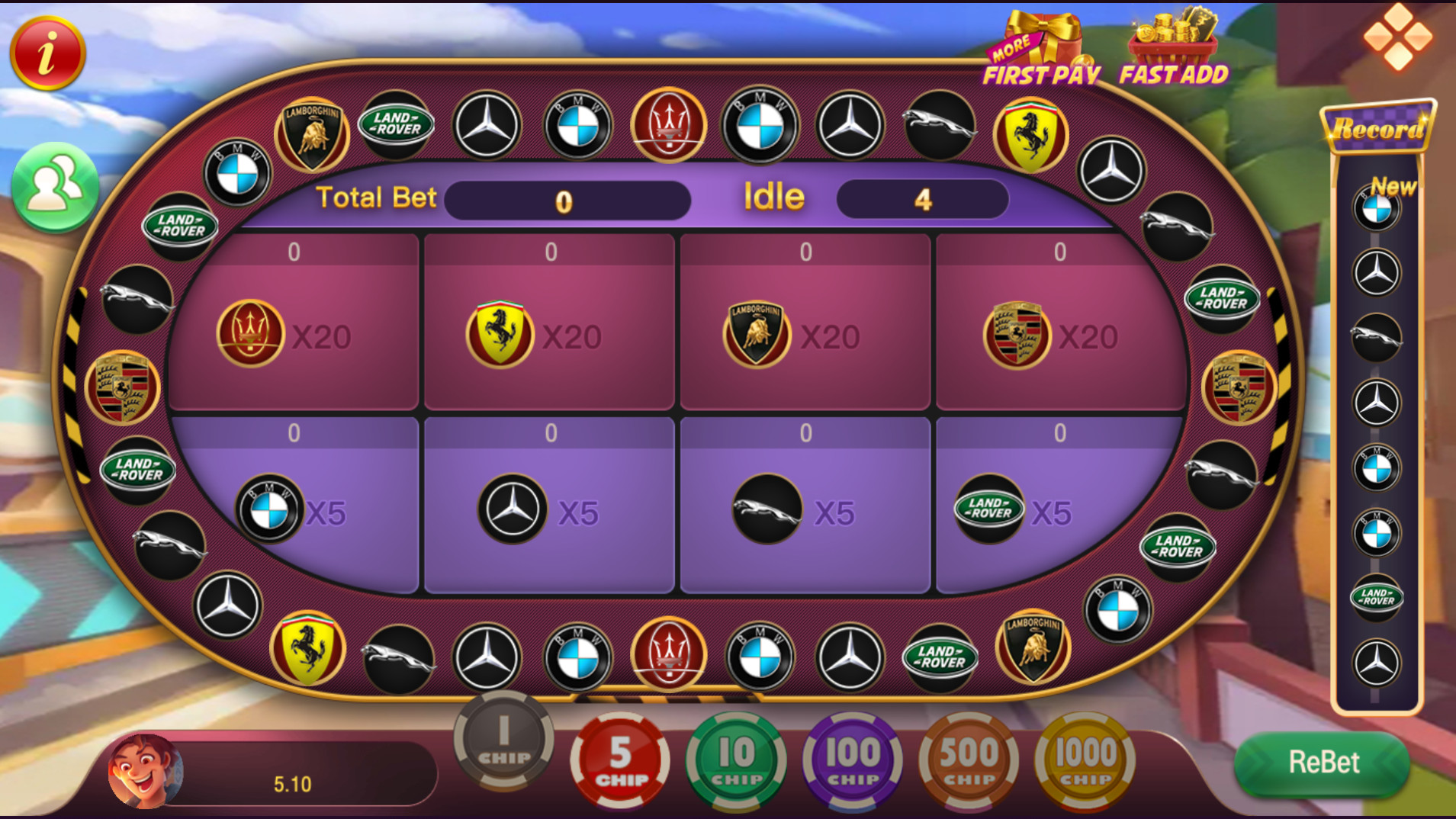Screen dimensions: 1456x819
Task: Select the 5 chip
Action: click(619, 759)
